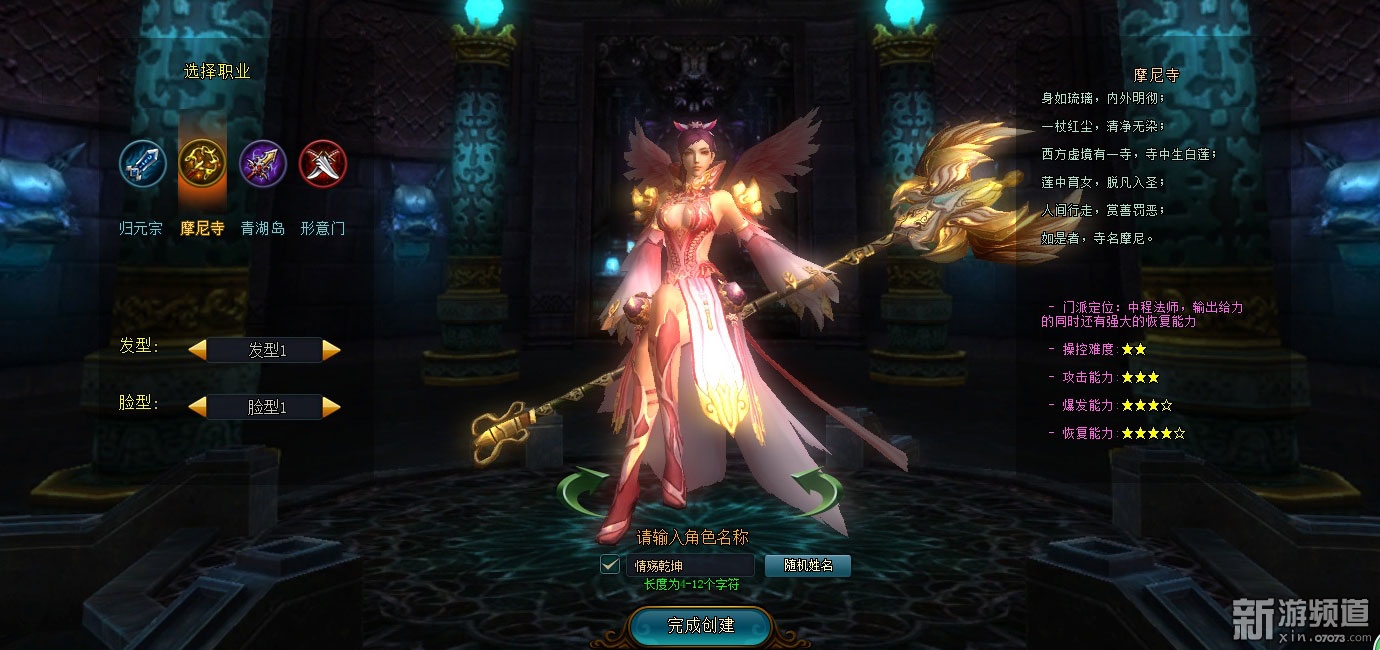
Task: Focus the character name input field
Action: (x=690, y=566)
